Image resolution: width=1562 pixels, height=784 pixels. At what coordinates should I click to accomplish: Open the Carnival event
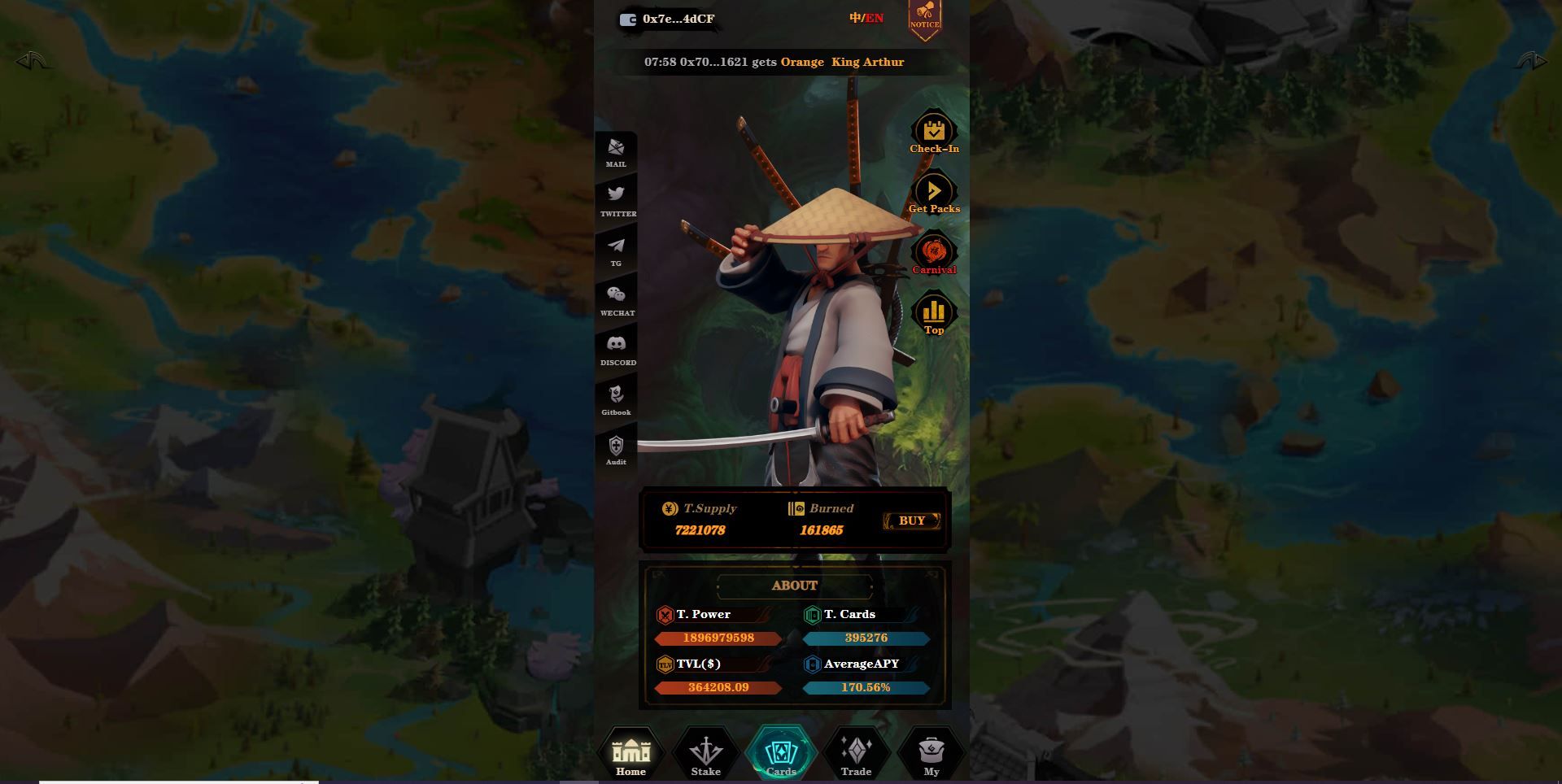coord(934,254)
